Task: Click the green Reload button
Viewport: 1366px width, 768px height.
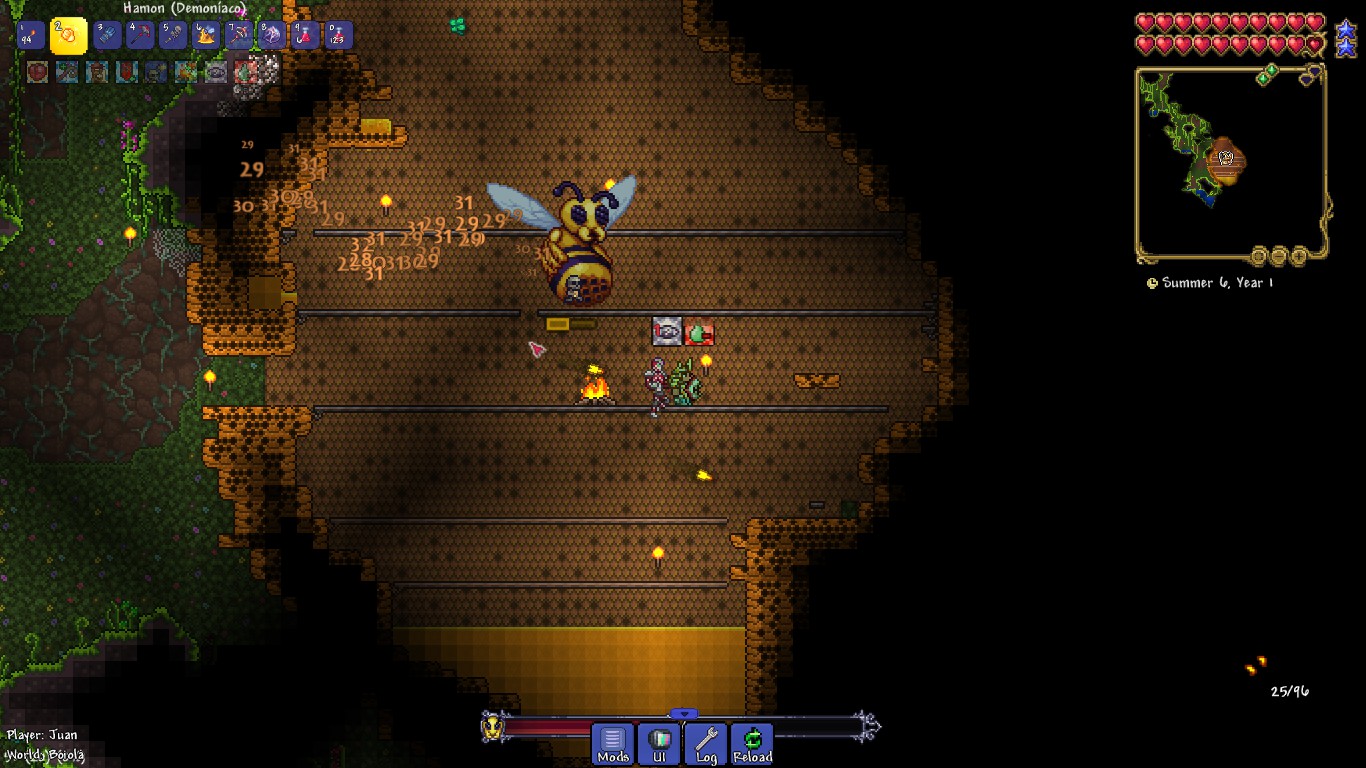Action: [x=752, y=744]
